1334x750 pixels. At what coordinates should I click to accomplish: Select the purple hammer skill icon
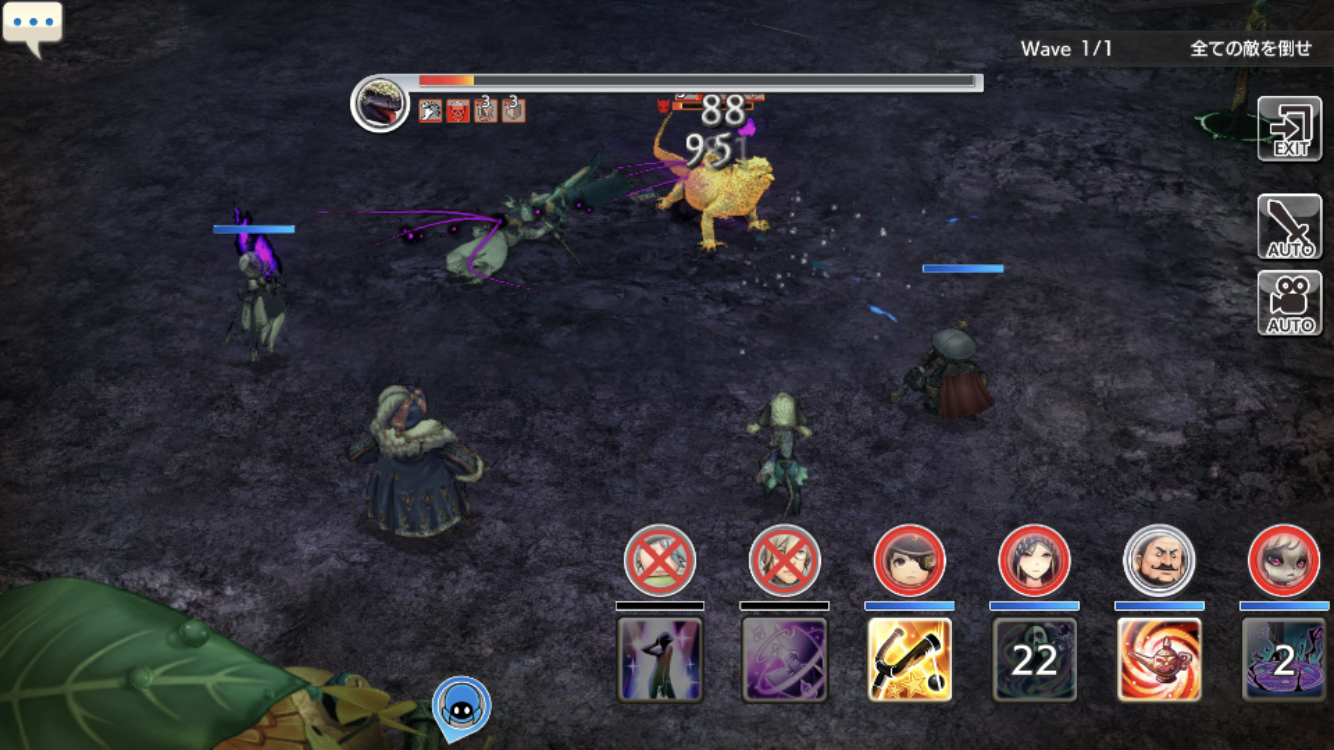click(x=785, y=659)
